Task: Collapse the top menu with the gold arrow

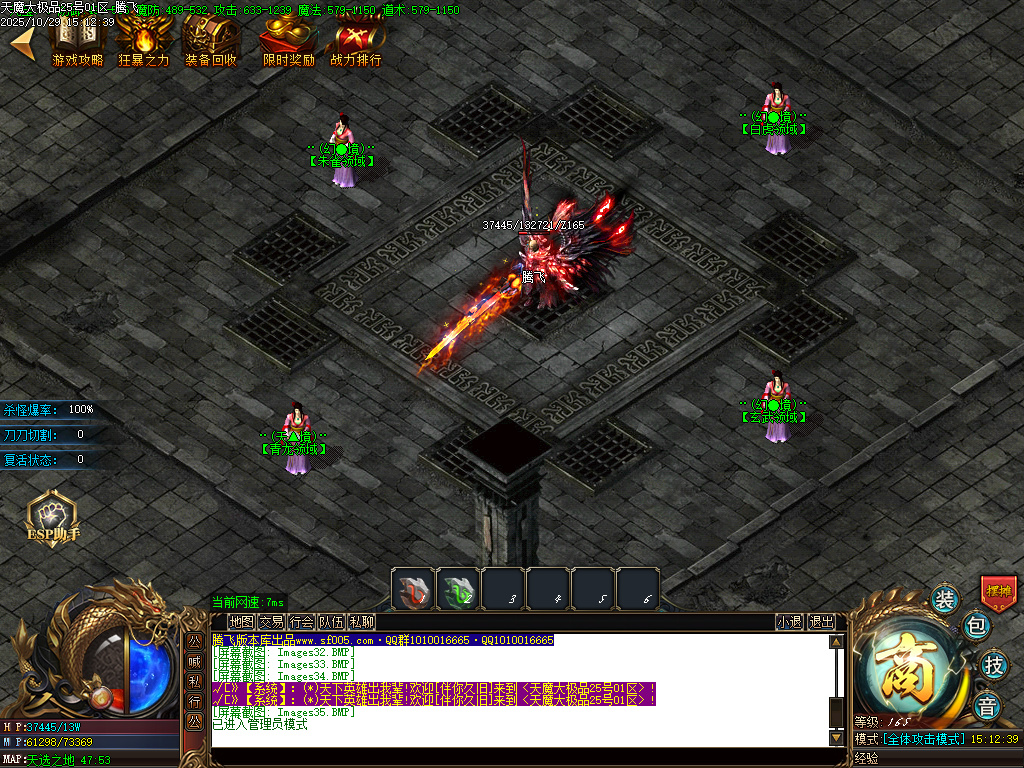Action: click(24, 43)
